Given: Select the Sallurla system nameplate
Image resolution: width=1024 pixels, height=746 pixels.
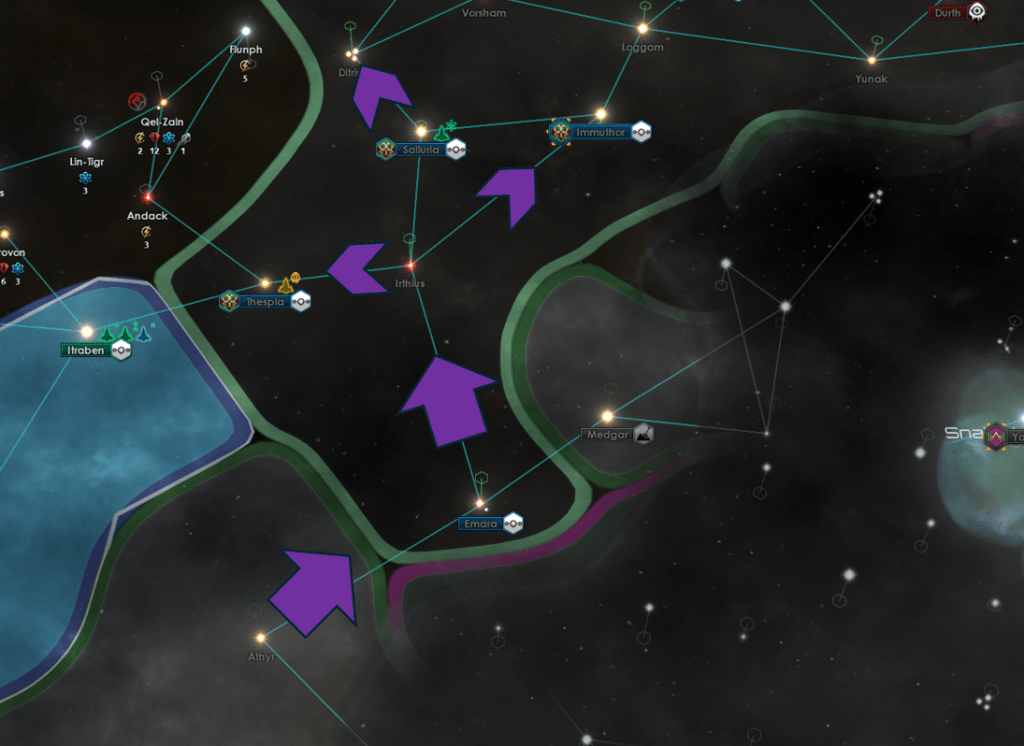Looking at the screenshot, I should (421, 150).
